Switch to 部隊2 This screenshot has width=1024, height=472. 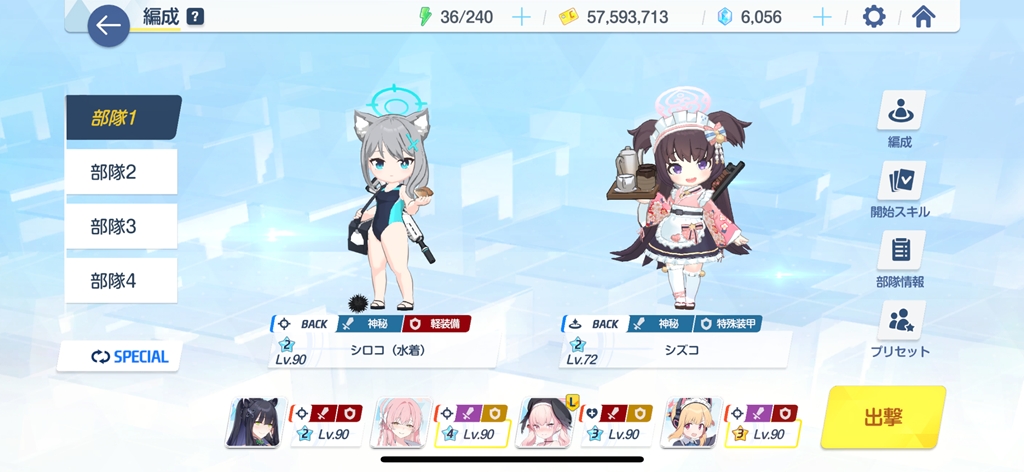tap(120, 172)
